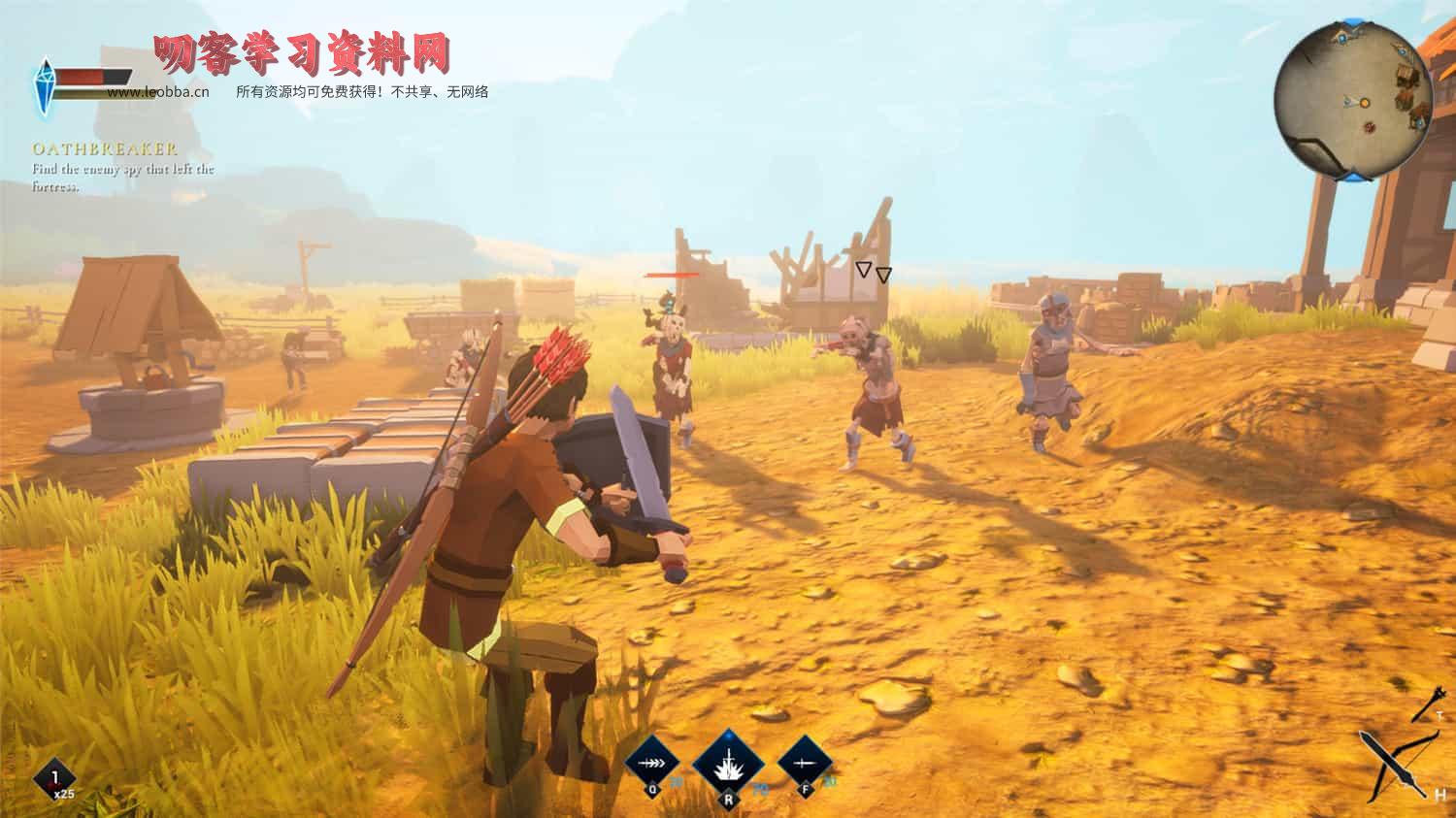
Task: Select the multi-arrow volley ability on Q
Action: click(652, 762)
